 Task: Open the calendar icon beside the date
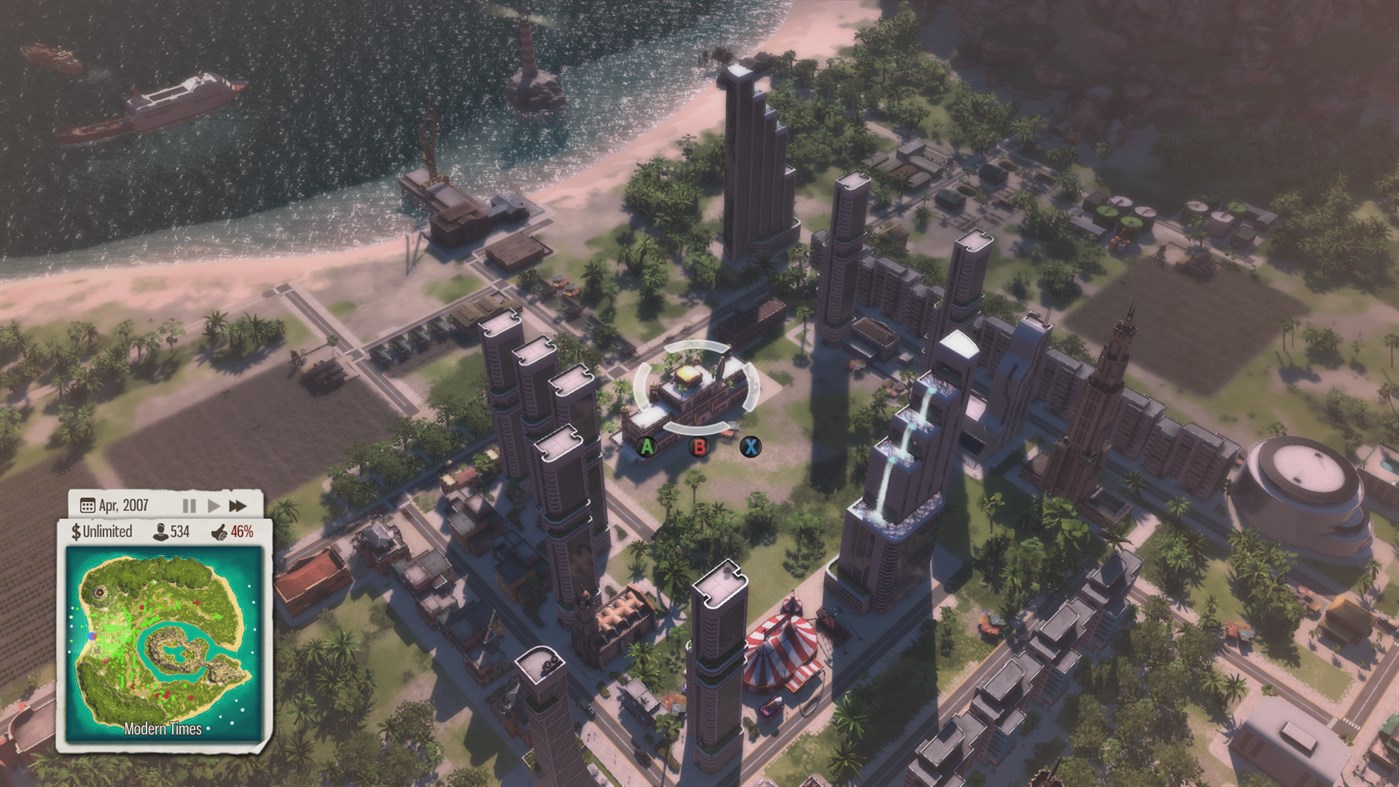pos(90,503)
